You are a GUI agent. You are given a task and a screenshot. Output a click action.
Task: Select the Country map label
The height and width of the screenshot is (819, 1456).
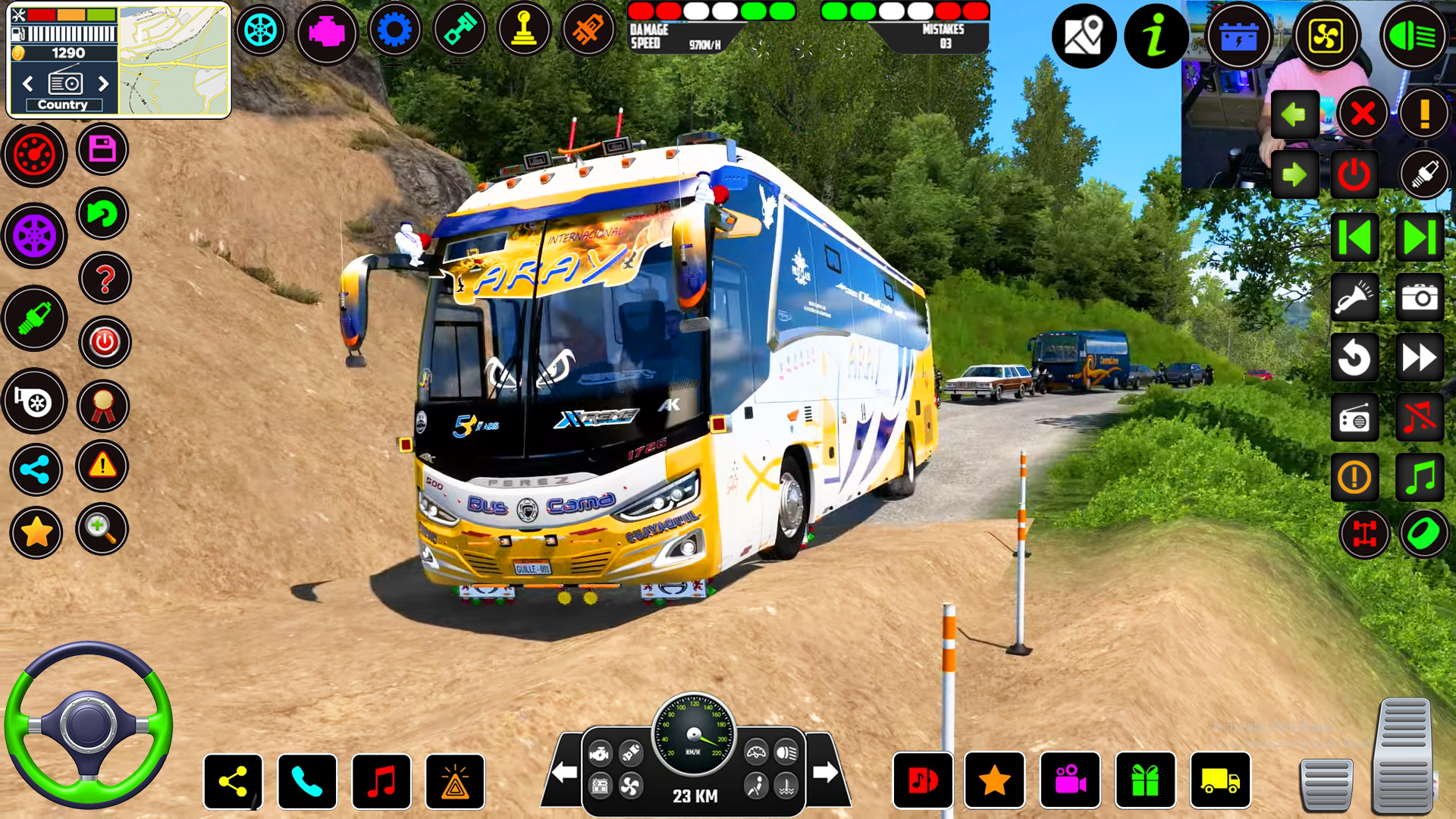[64, 105]
